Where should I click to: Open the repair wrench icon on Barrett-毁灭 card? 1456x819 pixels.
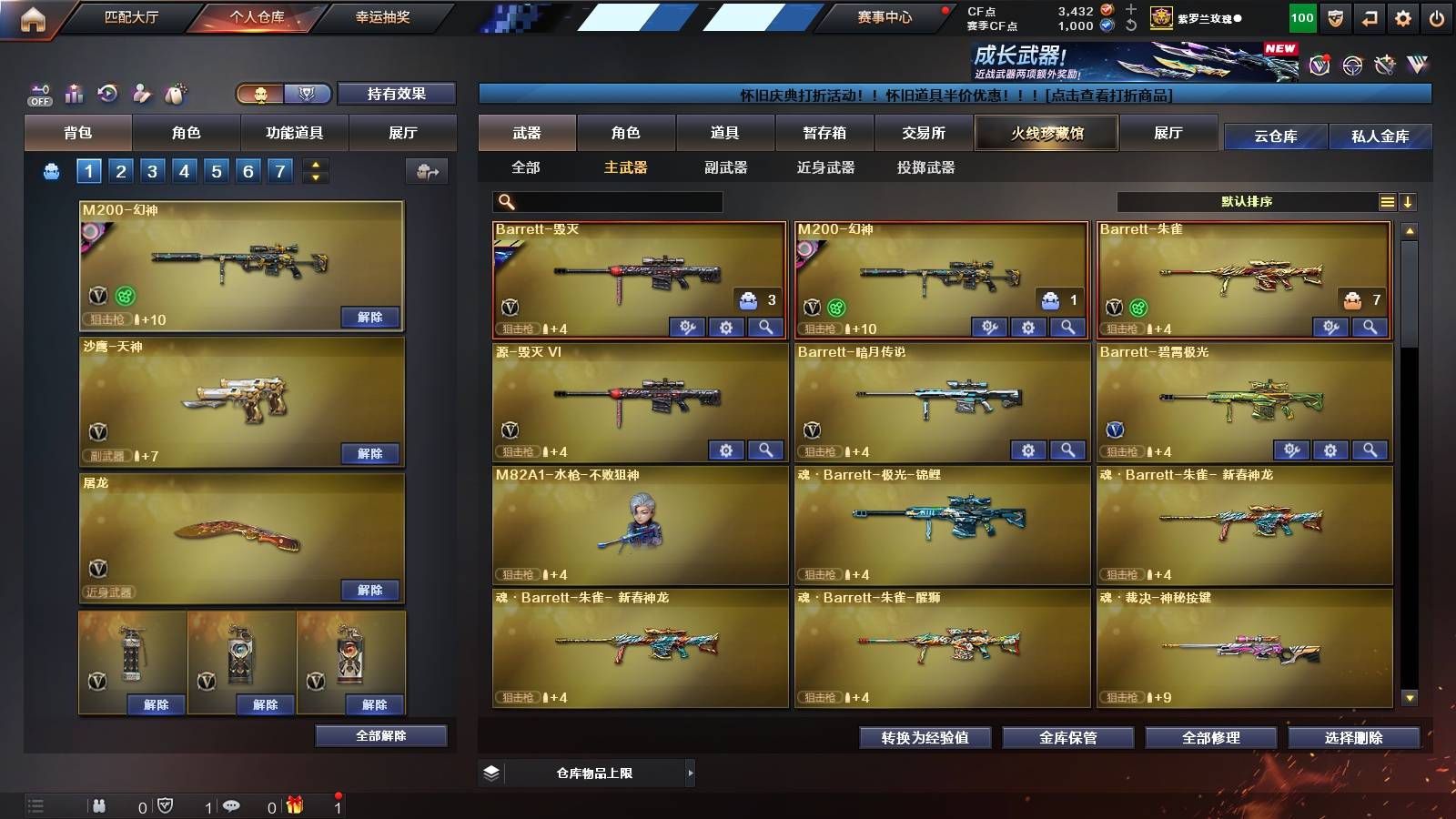click(688, 326)
